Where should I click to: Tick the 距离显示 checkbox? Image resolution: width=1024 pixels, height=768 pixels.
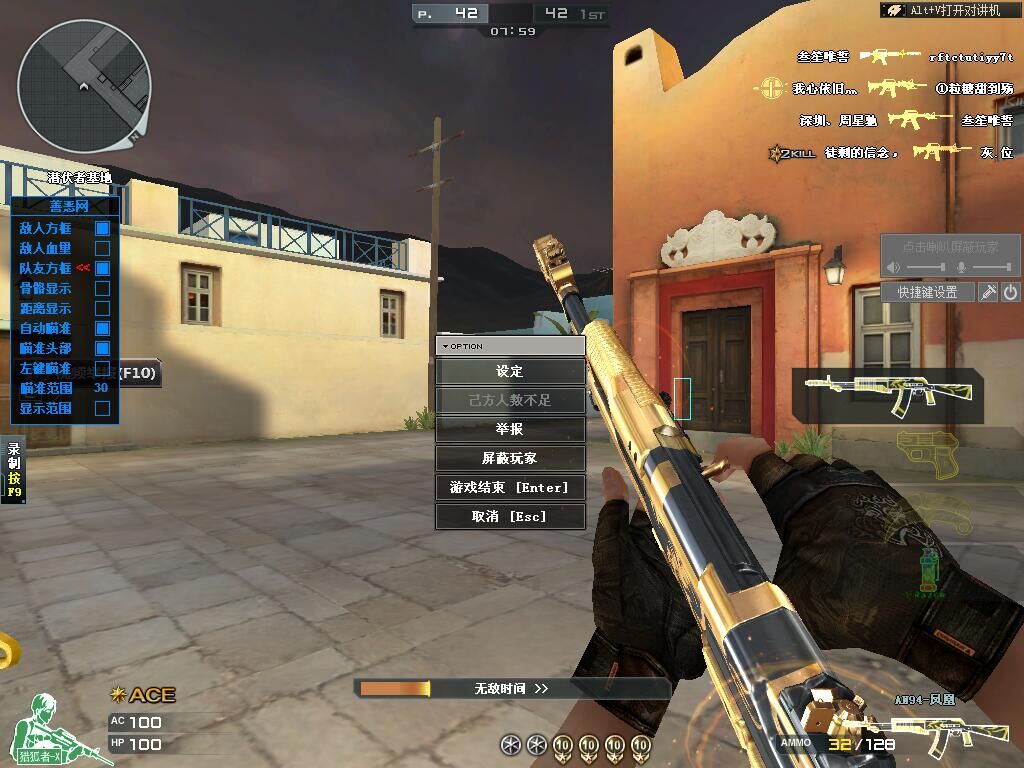(x=102, y=308)
